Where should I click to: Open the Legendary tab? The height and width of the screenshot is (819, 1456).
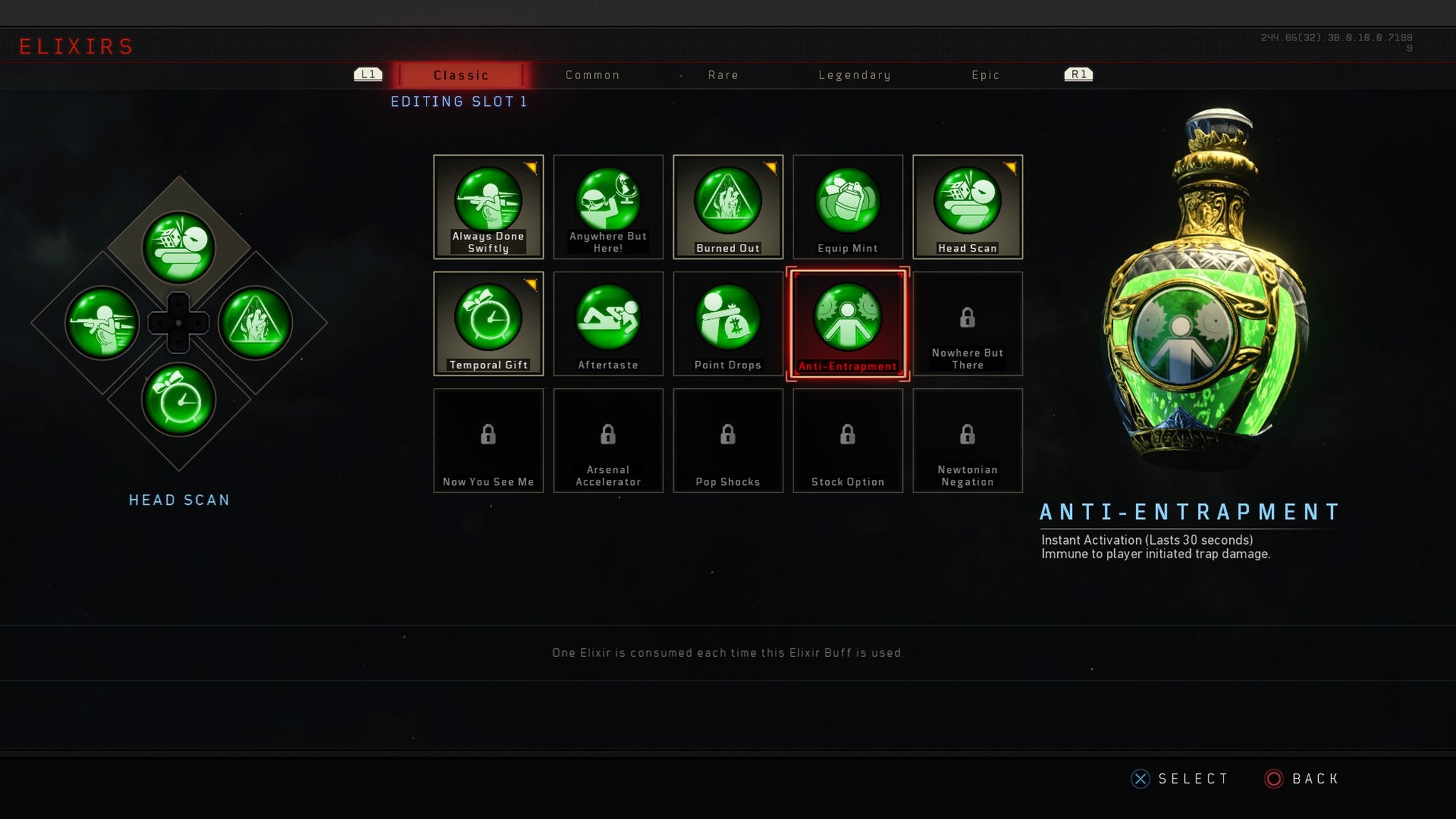tap(855, 75)
